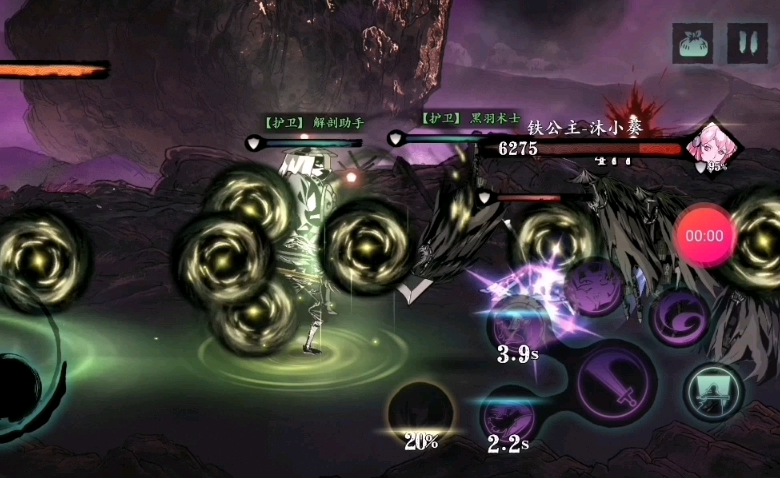The image size is (780, 478).
Task: Open the bag inventory icon
Action: click(693, 44)
